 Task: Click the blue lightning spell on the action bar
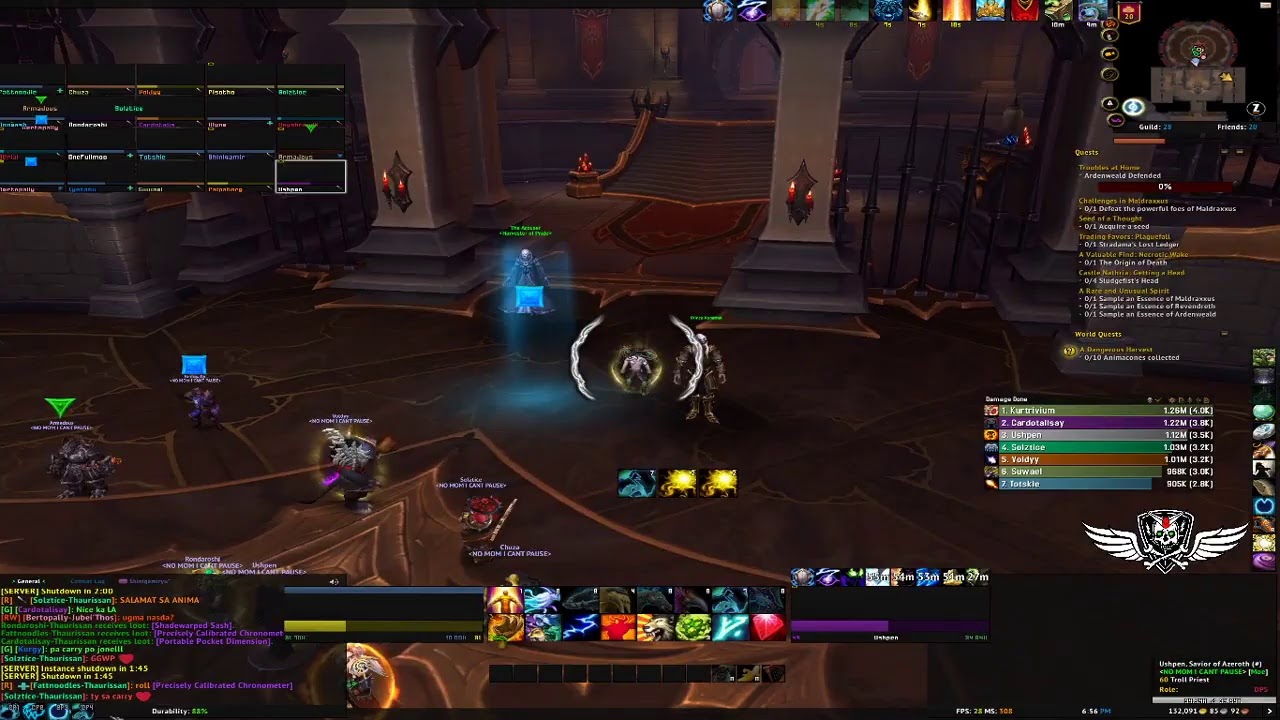point(579,625)
